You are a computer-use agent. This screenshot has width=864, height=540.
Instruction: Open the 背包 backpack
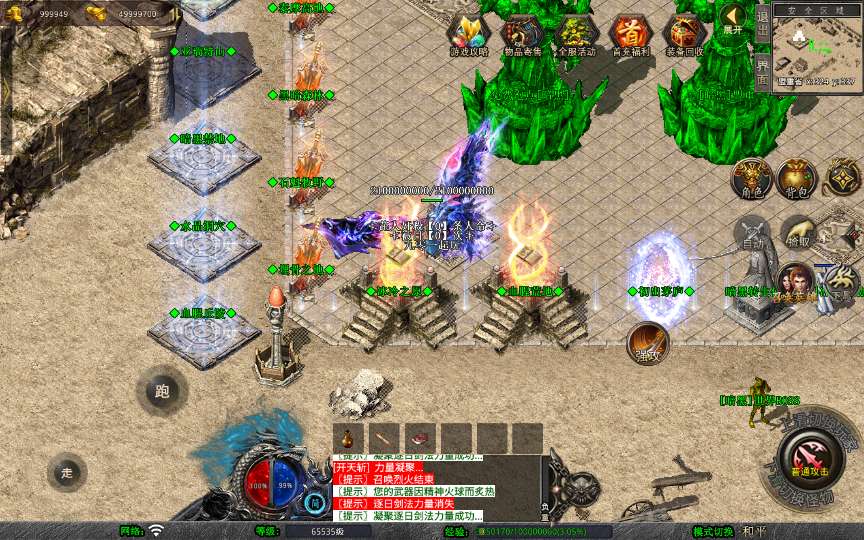click(x=796, y=178)
